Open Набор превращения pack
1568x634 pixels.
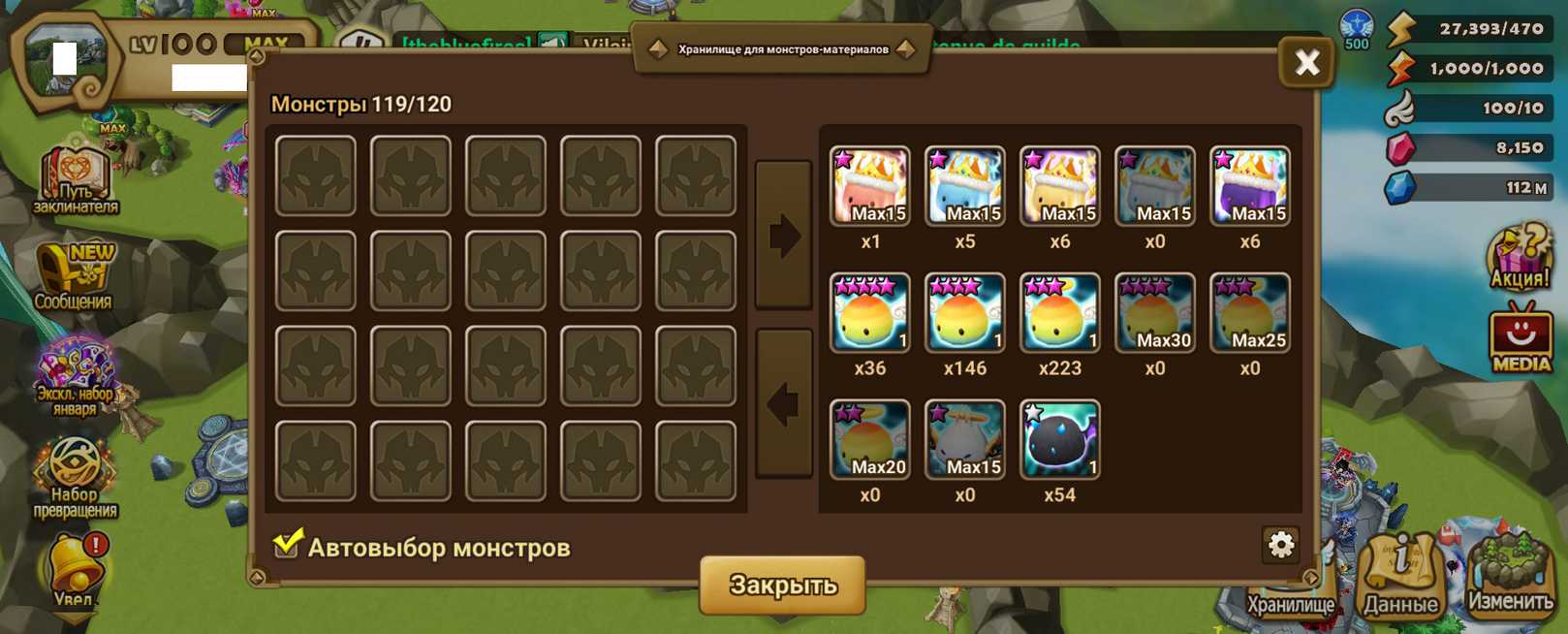[x=75, y=477]
